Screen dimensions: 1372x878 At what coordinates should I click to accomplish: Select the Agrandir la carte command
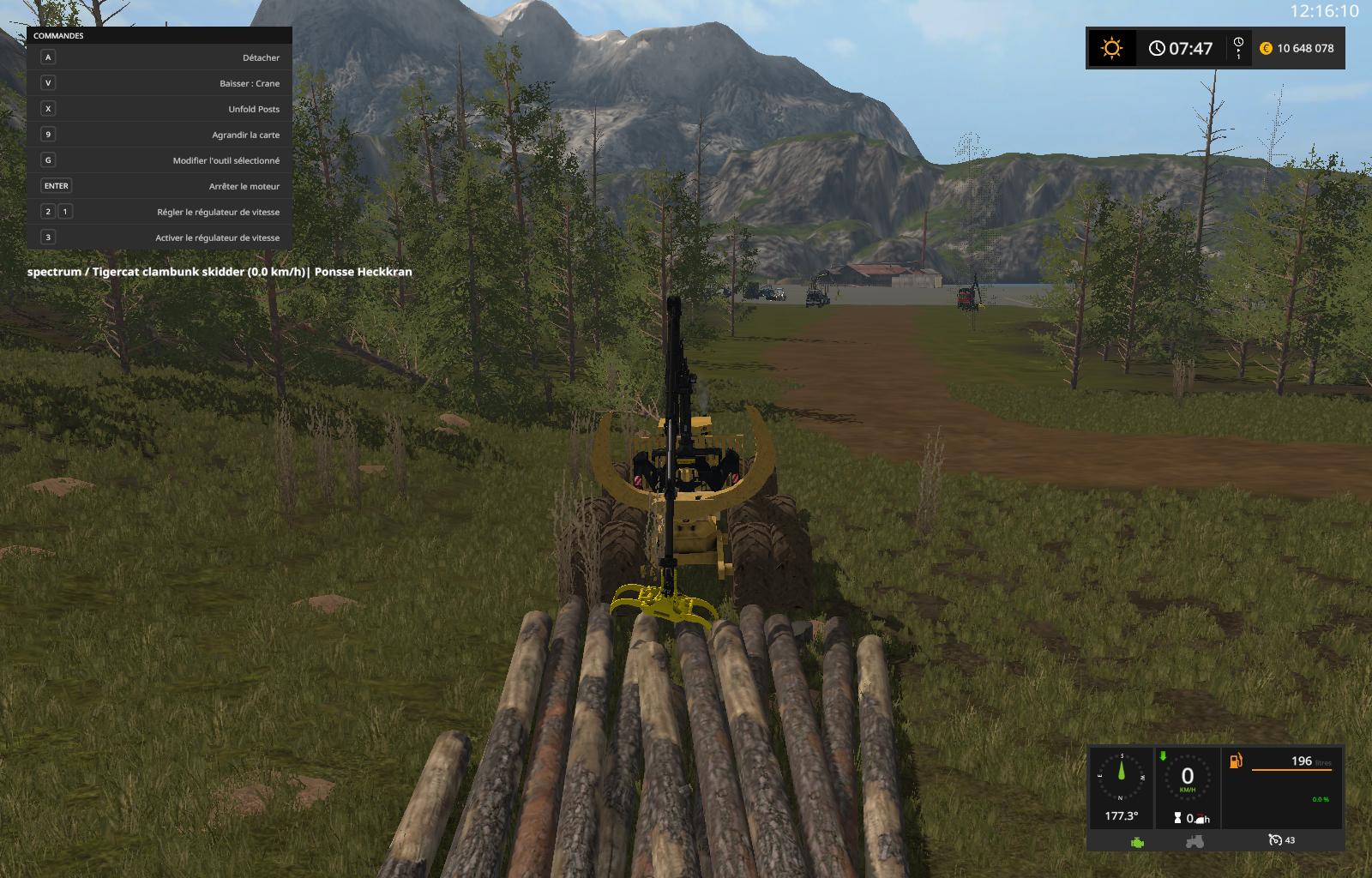click(x=159, y=135)
